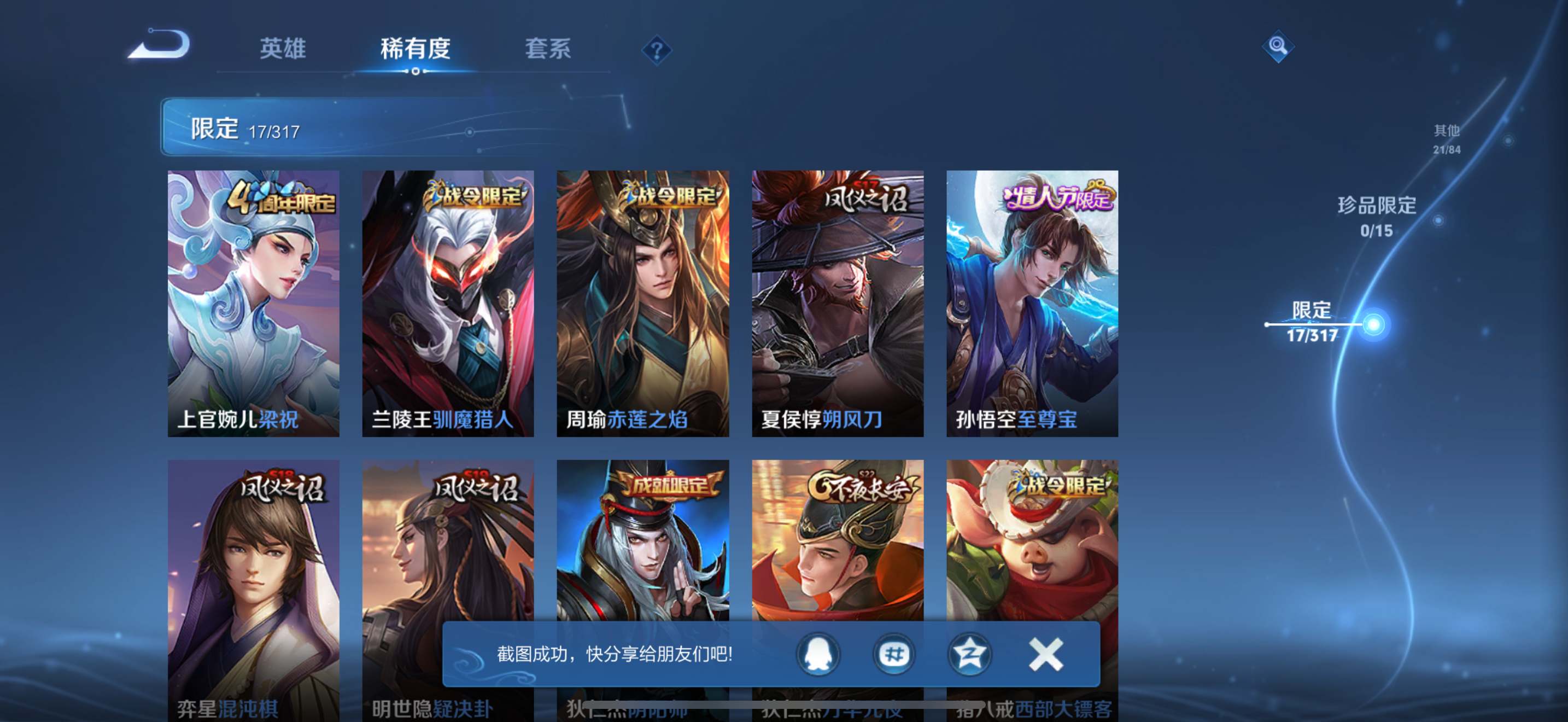Close the screenshot share popup
Image resolution: width=1568 pixels, height=722 pixels.
click(x=1046, y=654)
